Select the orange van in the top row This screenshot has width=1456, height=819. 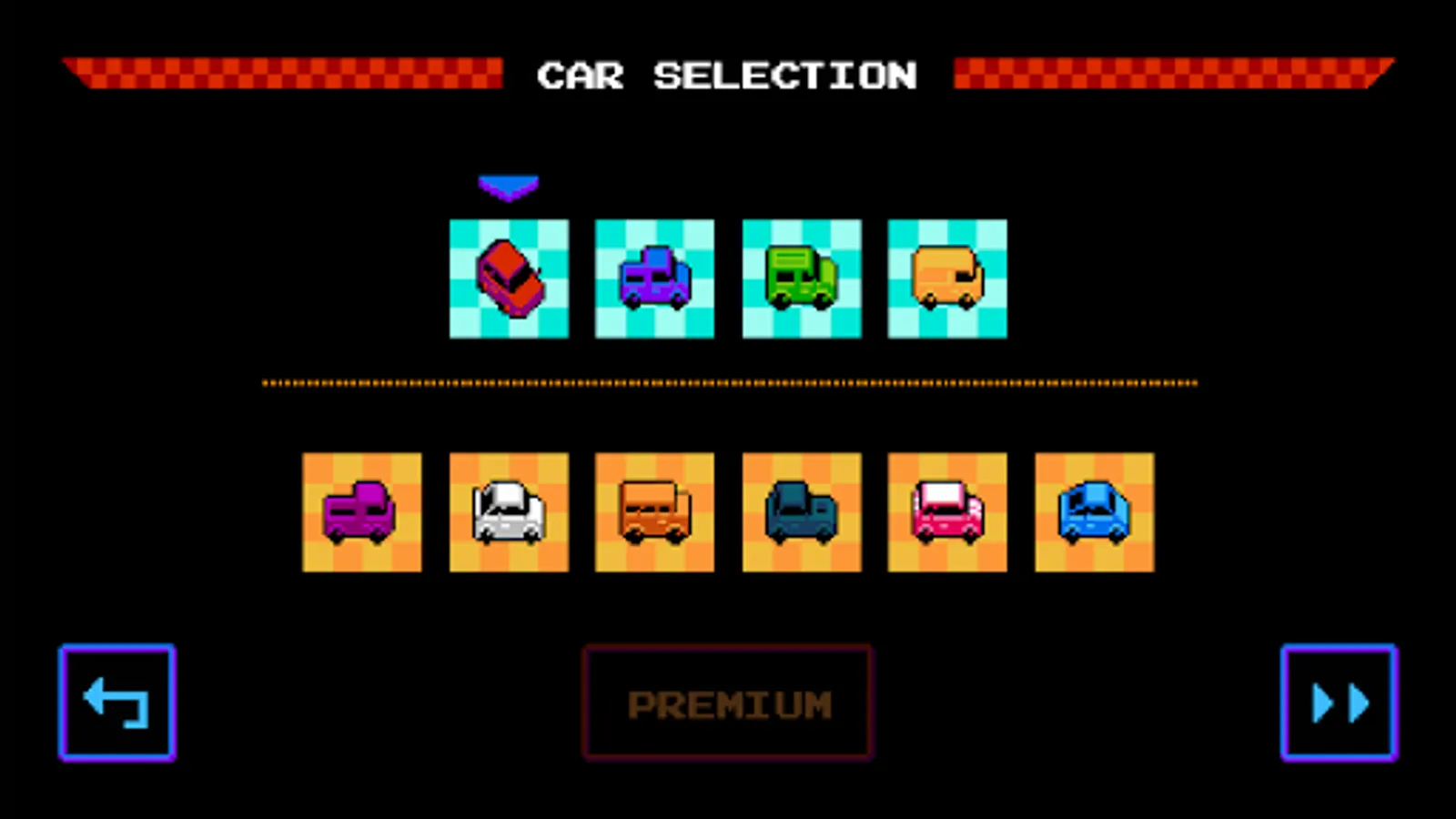click(946, 278)
